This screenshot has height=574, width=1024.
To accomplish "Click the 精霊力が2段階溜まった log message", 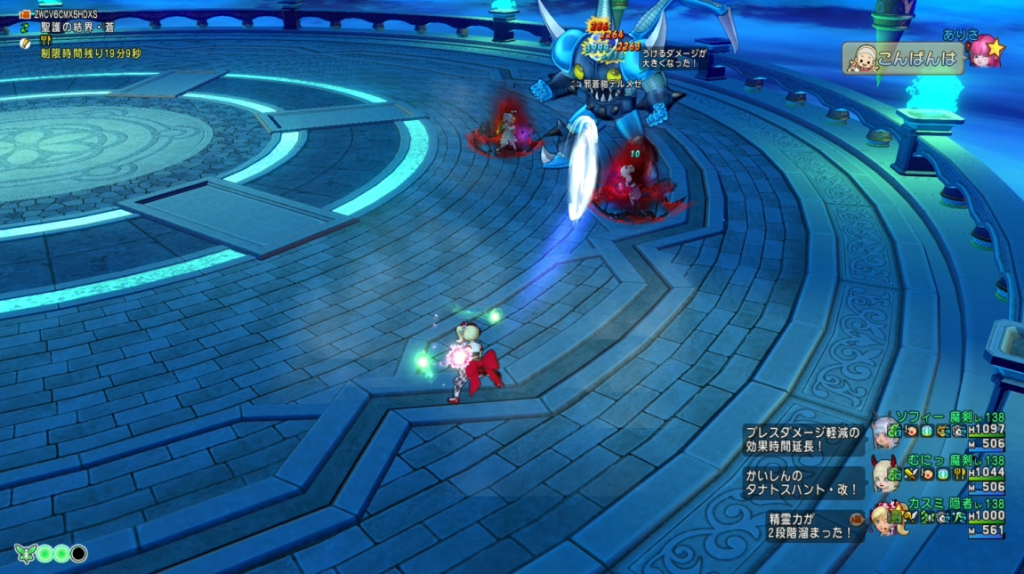I will [x=803, y=526].
